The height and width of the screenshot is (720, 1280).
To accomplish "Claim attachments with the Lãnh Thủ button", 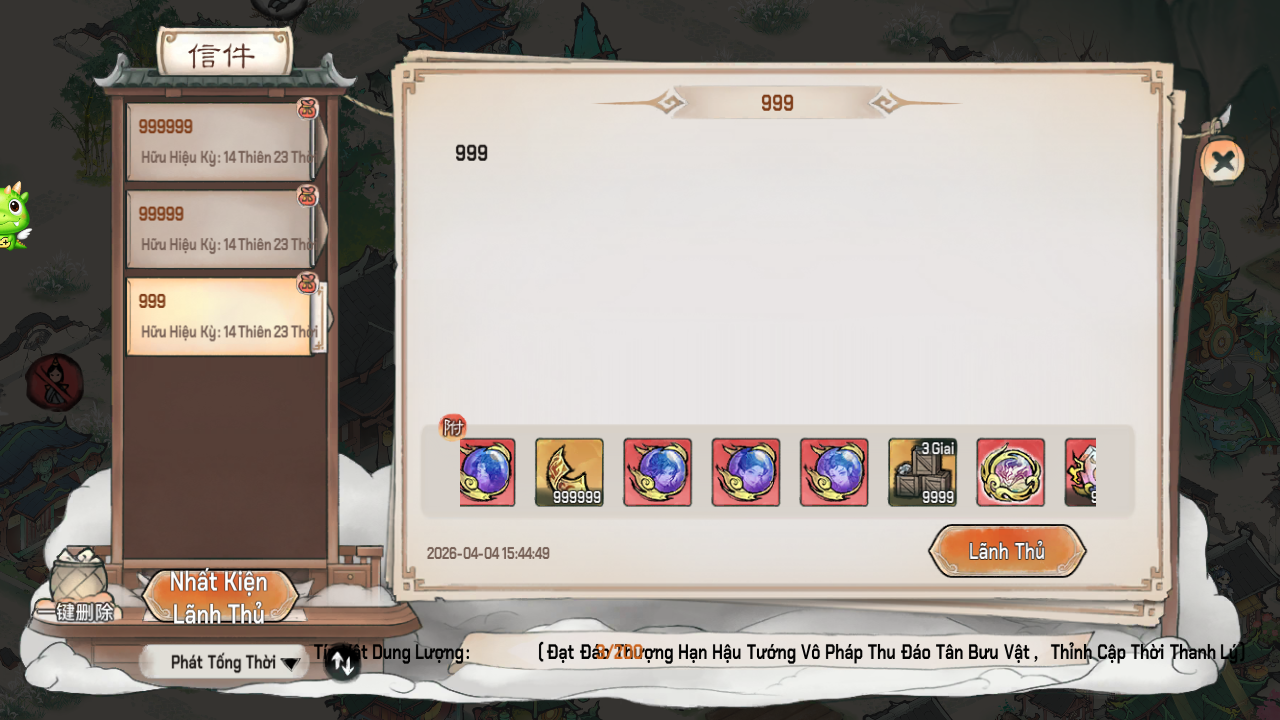I will (x=1007, y=551).
